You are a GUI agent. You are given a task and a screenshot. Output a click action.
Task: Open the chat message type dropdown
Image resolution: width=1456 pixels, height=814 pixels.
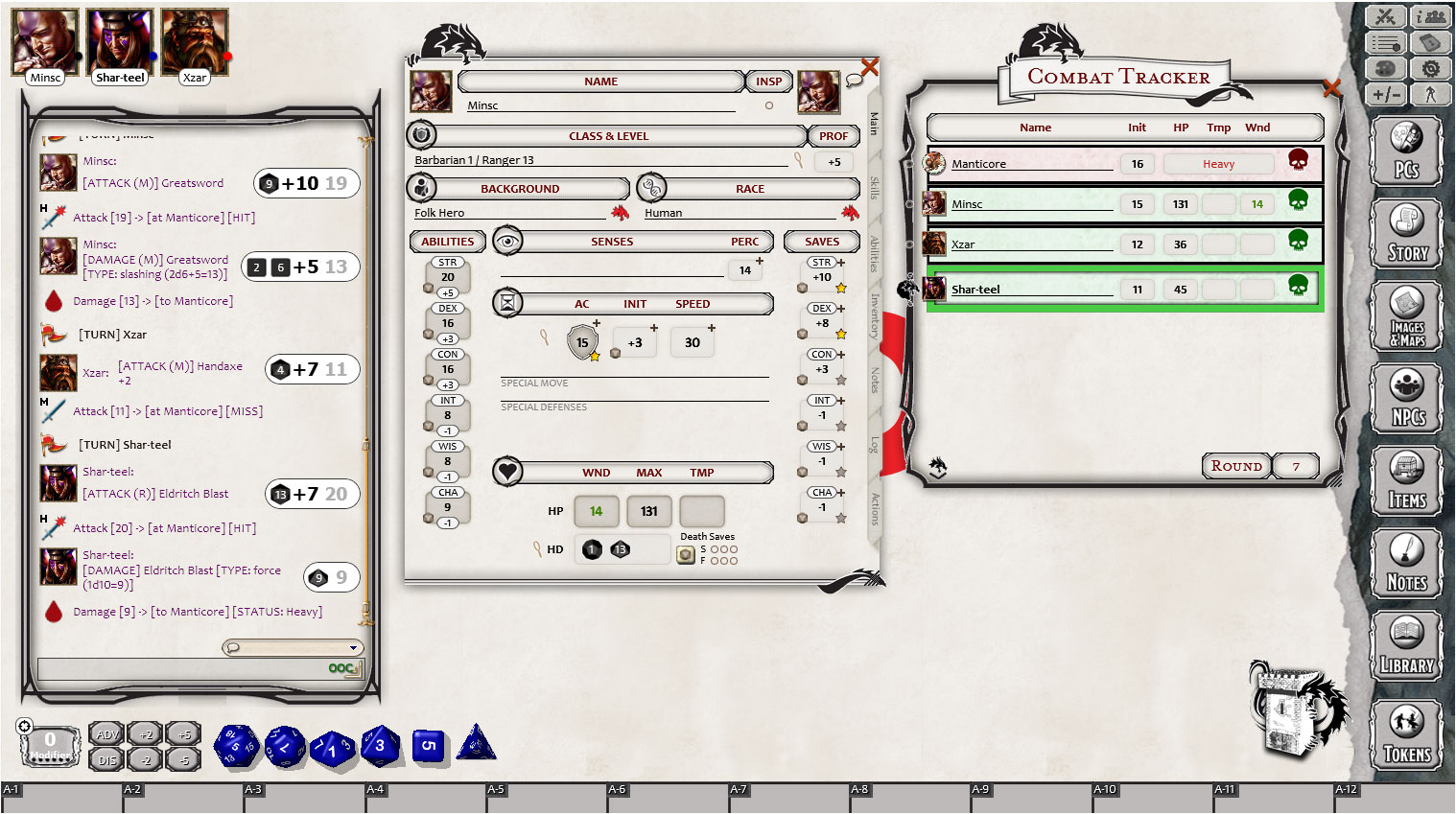coord(293,647)
